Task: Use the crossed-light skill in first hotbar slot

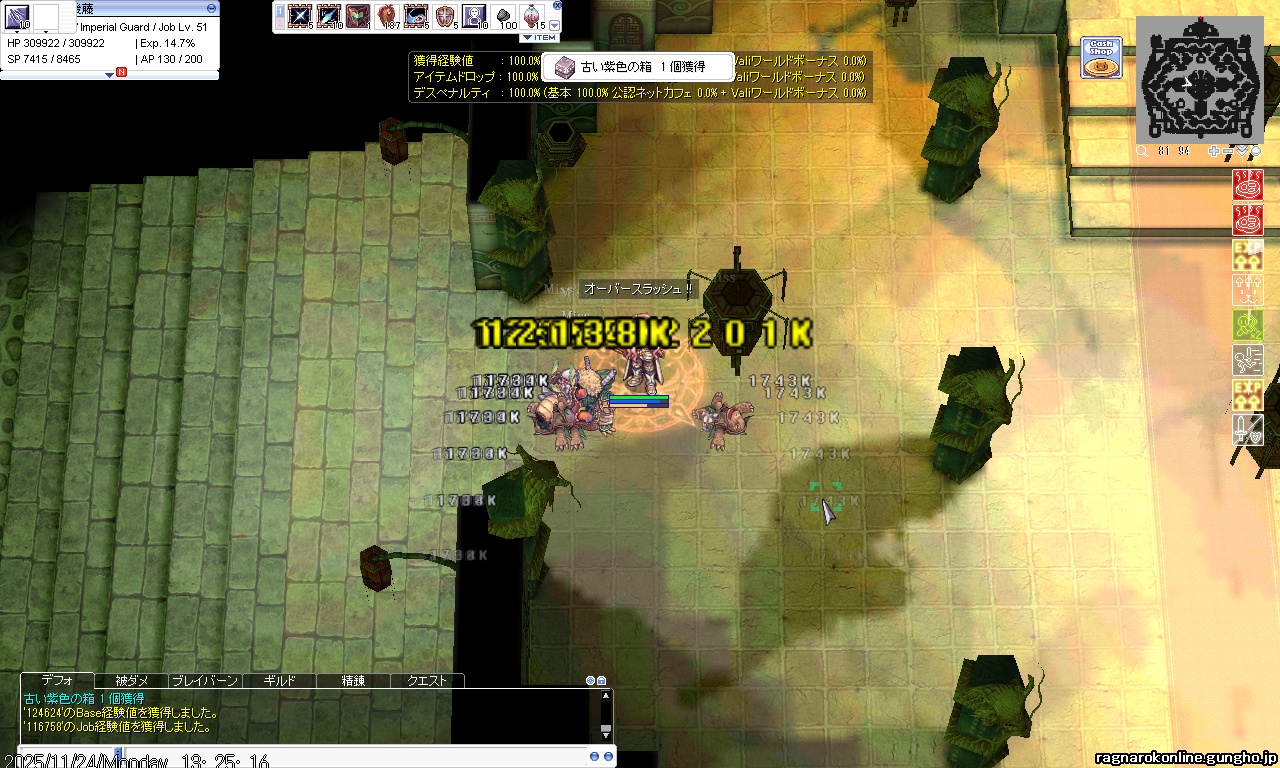Action: tap(299, 16)
